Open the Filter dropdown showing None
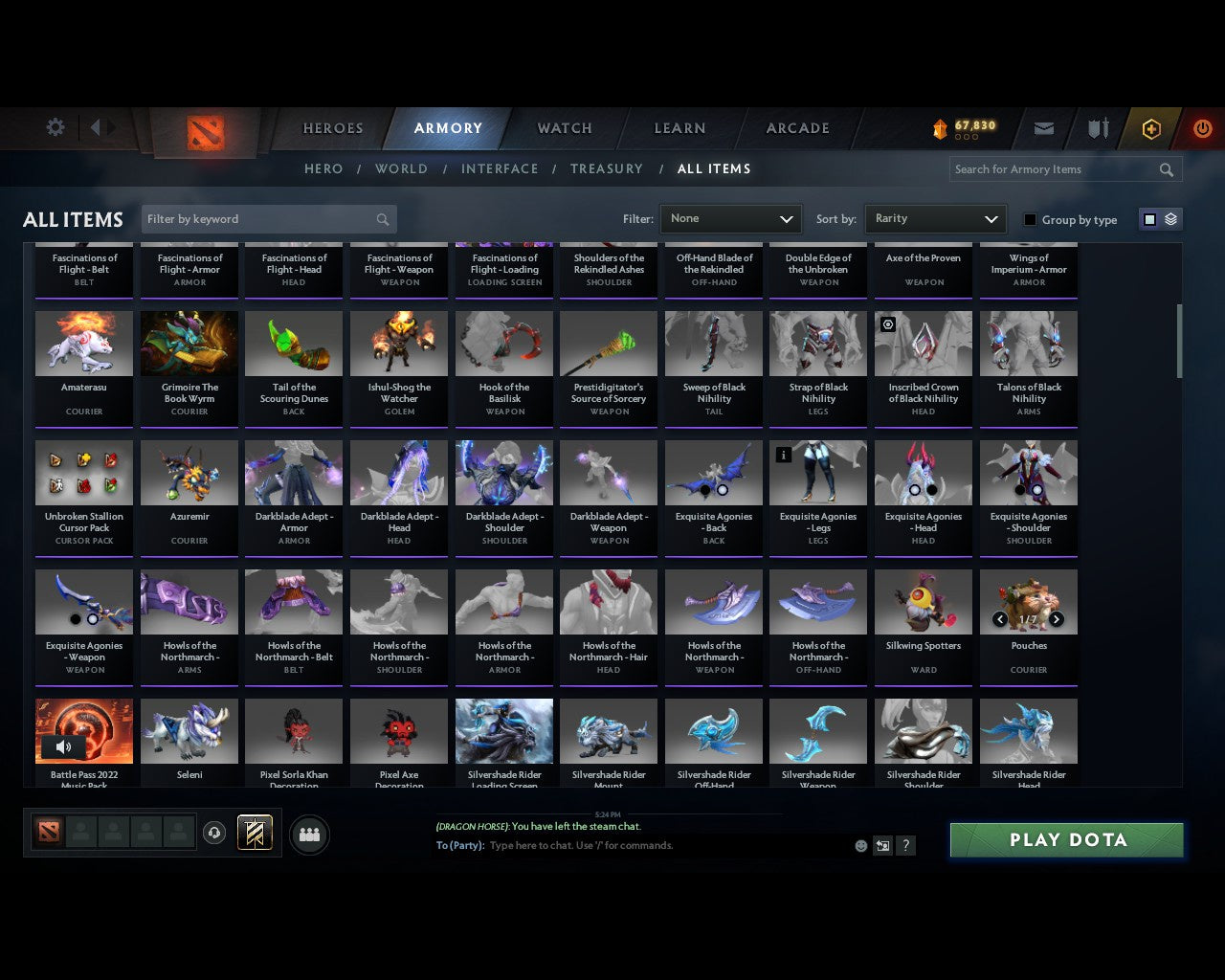Screen dimensions: 1225x980 (730, 218)
